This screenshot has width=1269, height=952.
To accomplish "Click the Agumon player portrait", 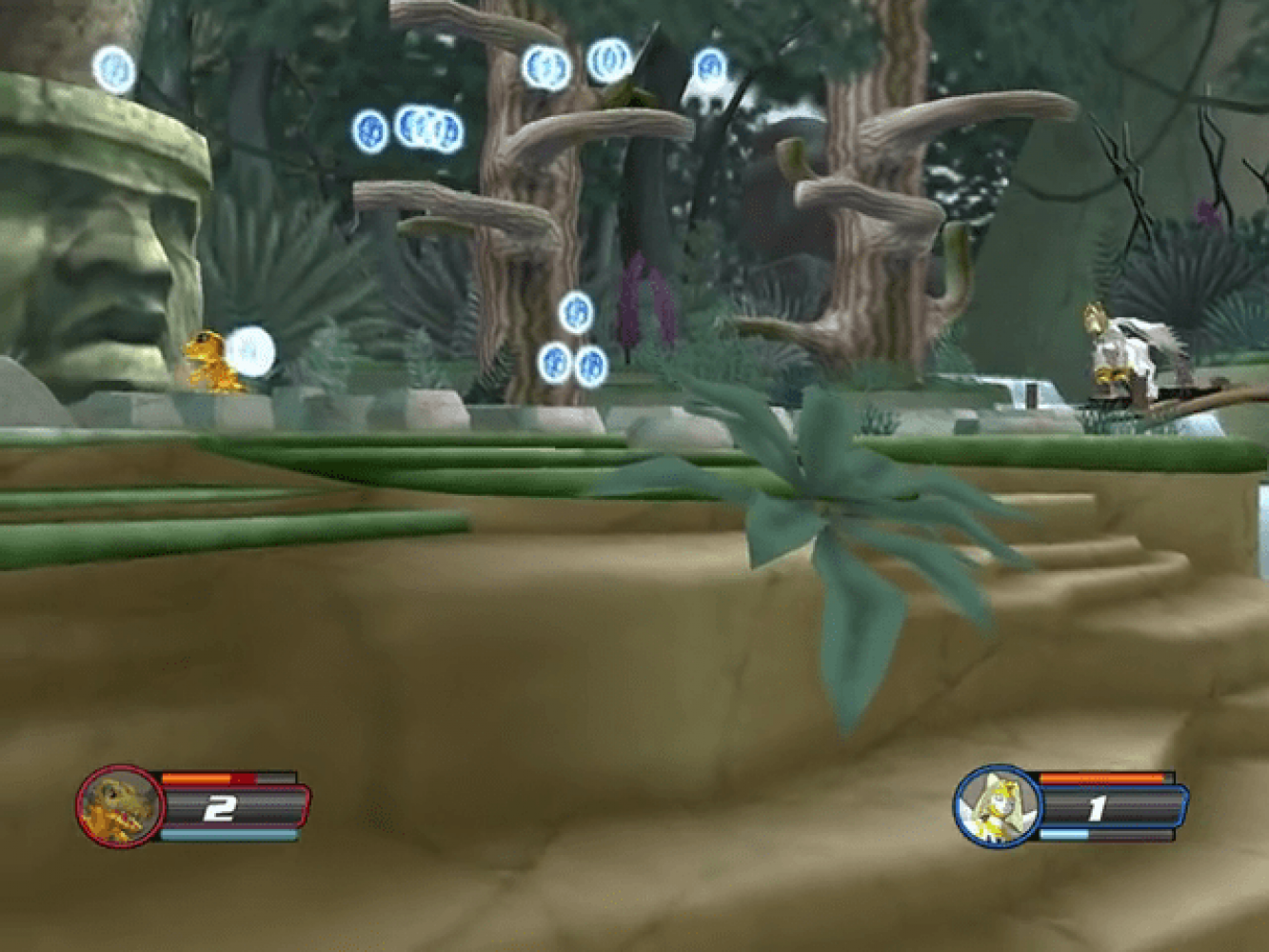I will click(x=120, y=806).
